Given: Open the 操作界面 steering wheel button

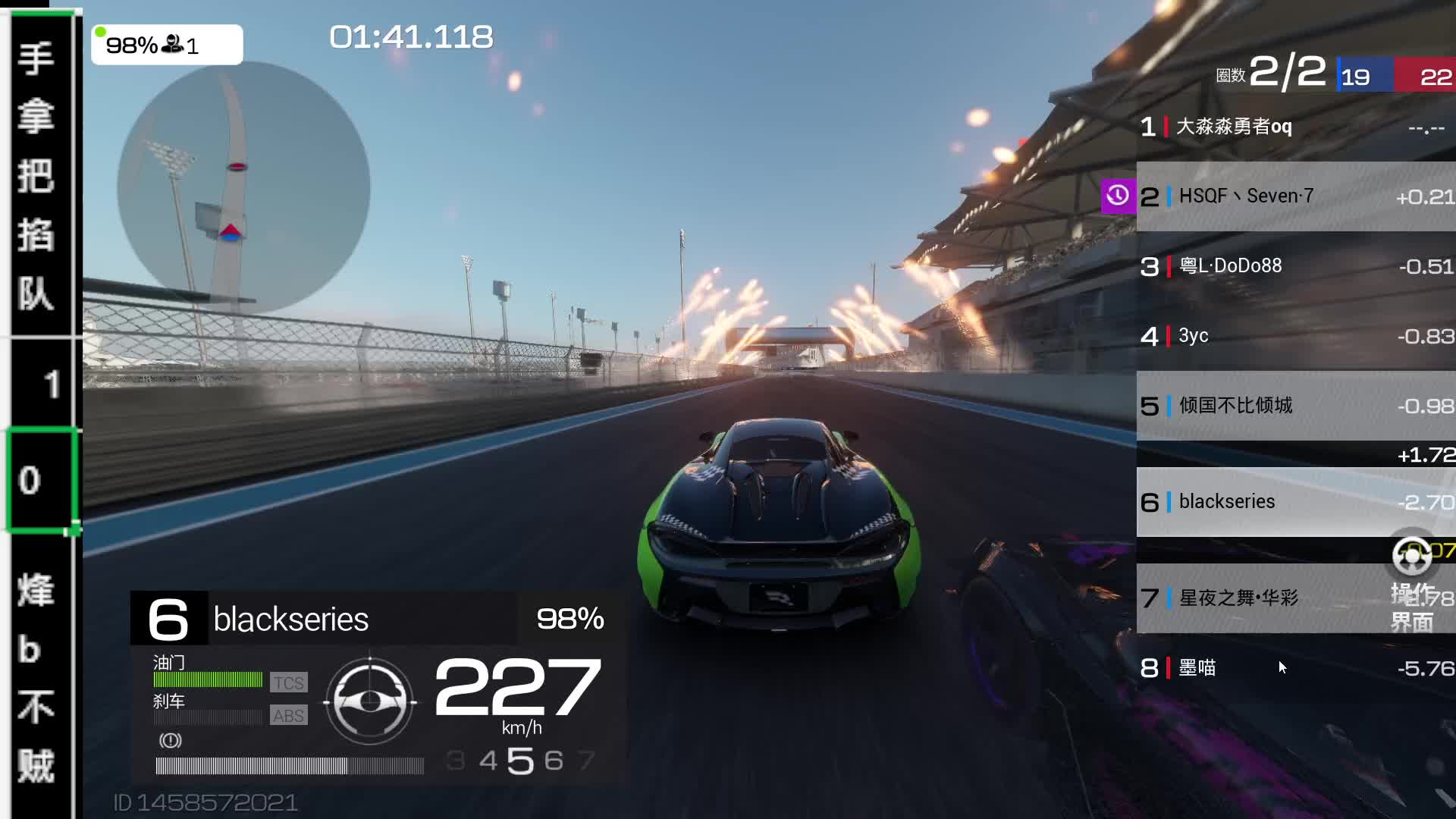Looking at the screenshot, I should tap(1412, 557).
